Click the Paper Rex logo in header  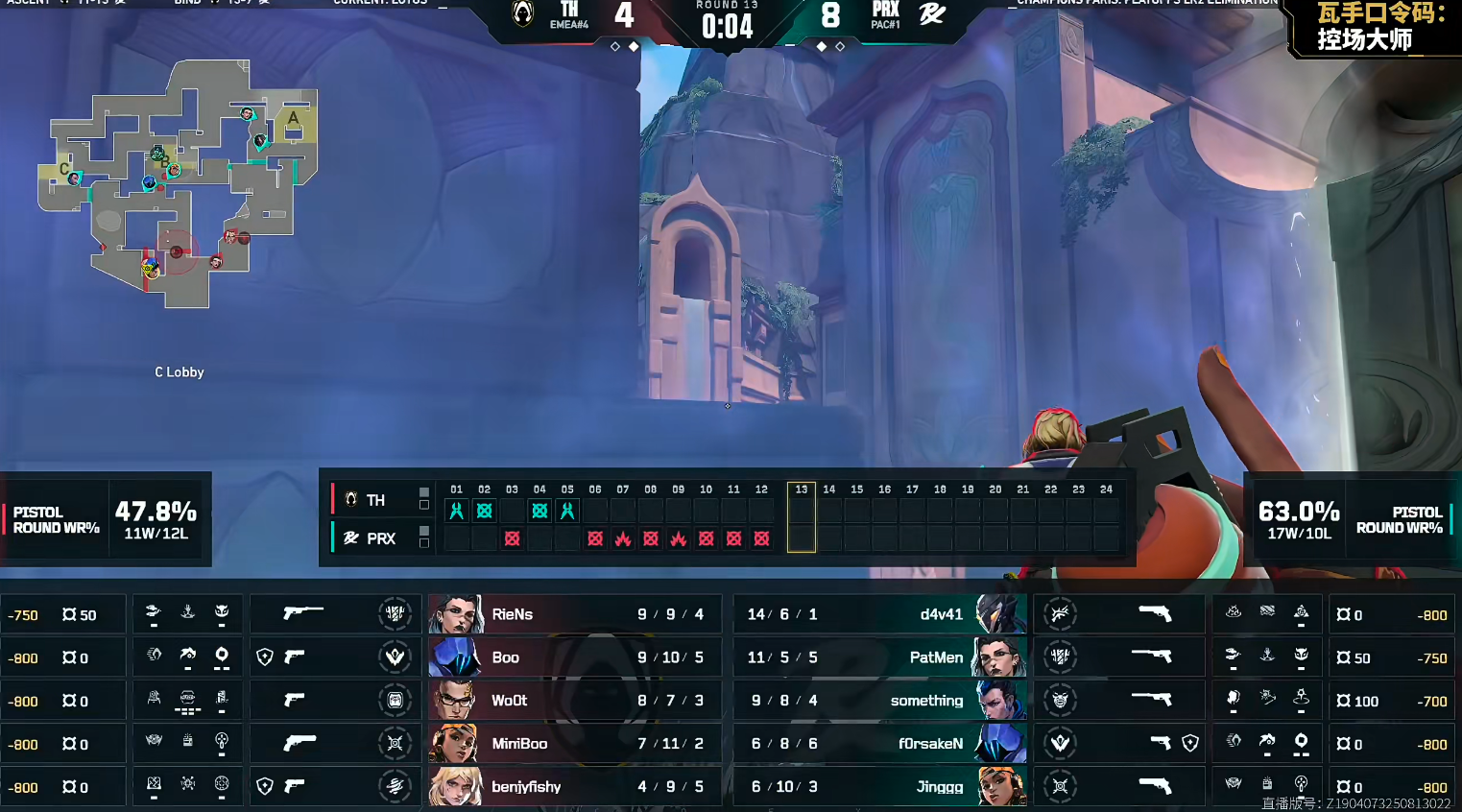pyautogui.click(x=932, y=14)
